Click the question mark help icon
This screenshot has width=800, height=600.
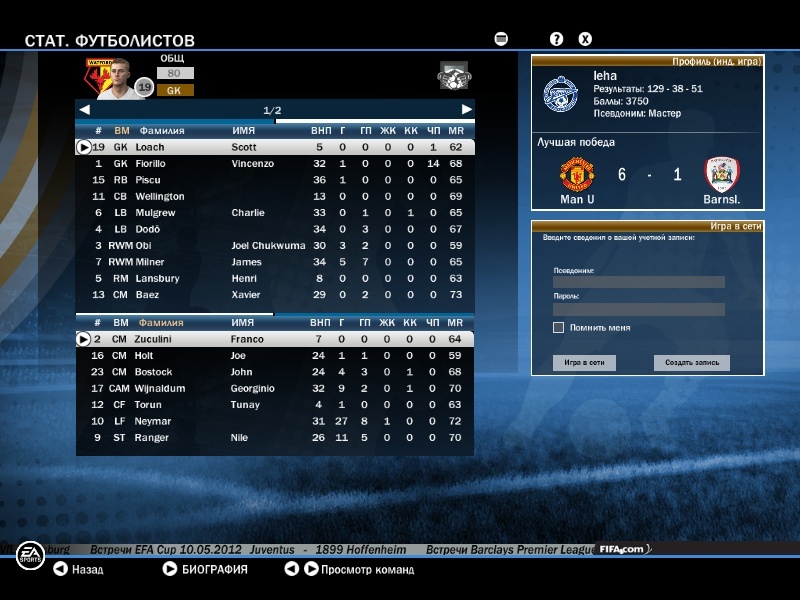[x=557, y=39]
